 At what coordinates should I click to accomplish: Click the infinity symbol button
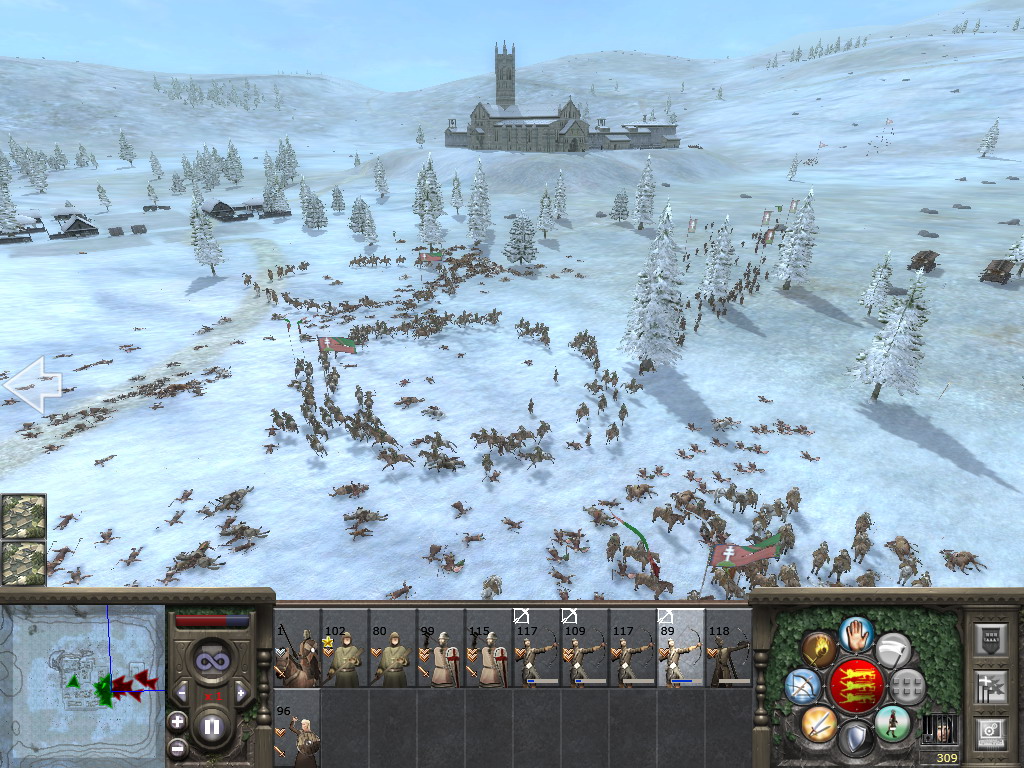(x=211, y=660)
